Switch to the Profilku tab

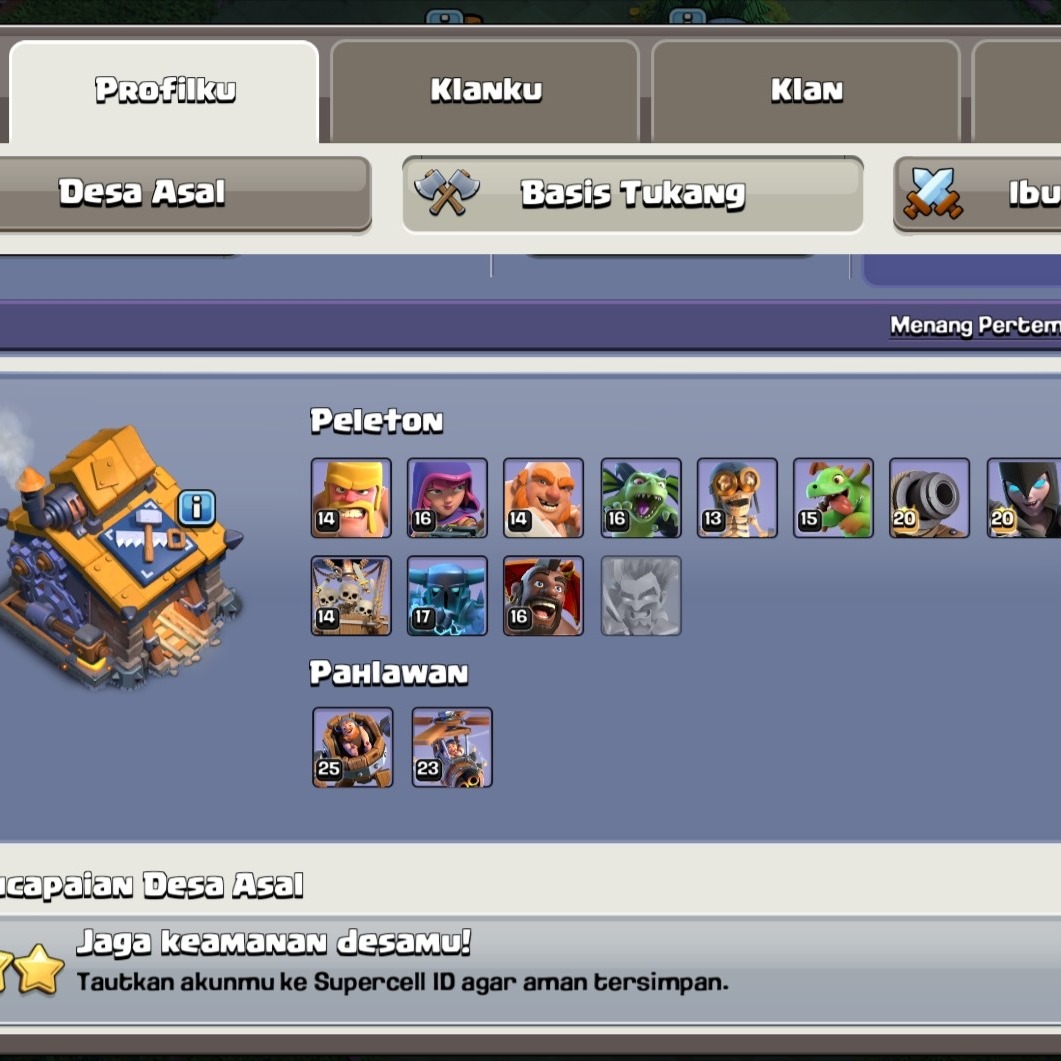pyautogui.click(x=165, y=91)
